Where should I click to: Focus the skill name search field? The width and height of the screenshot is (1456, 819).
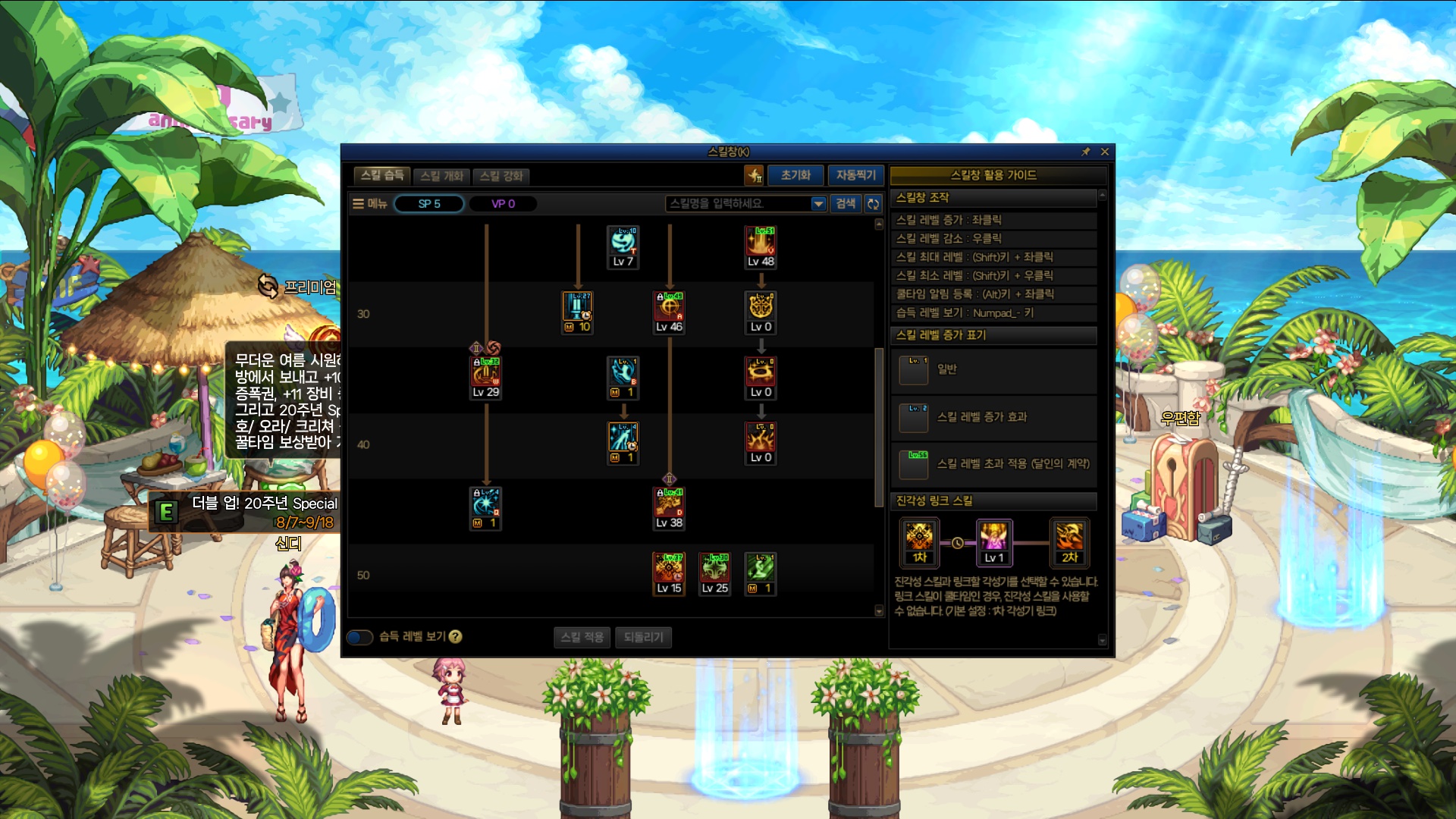737,203
